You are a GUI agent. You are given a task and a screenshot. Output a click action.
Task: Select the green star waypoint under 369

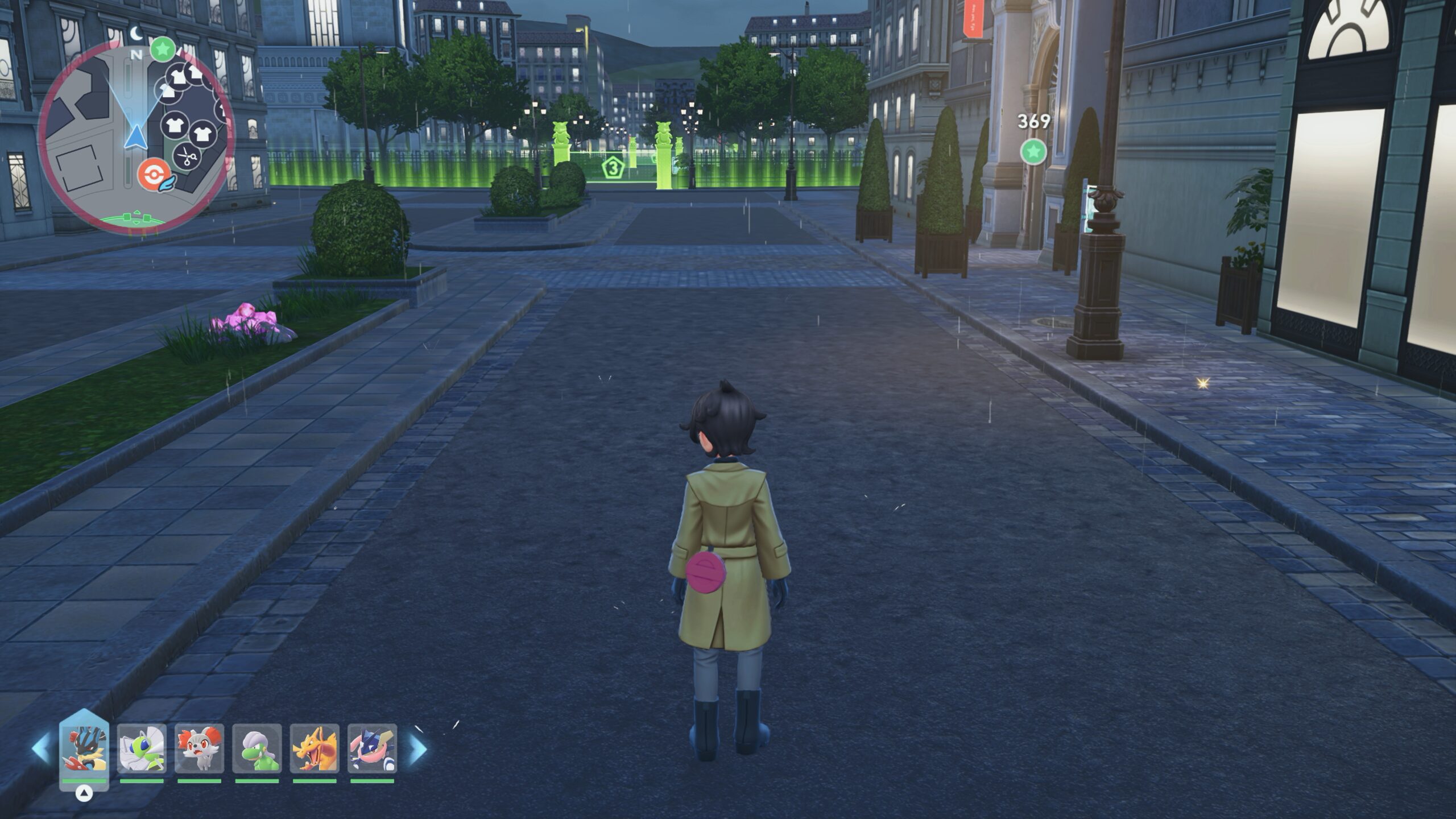click(x=1033, y=152)
